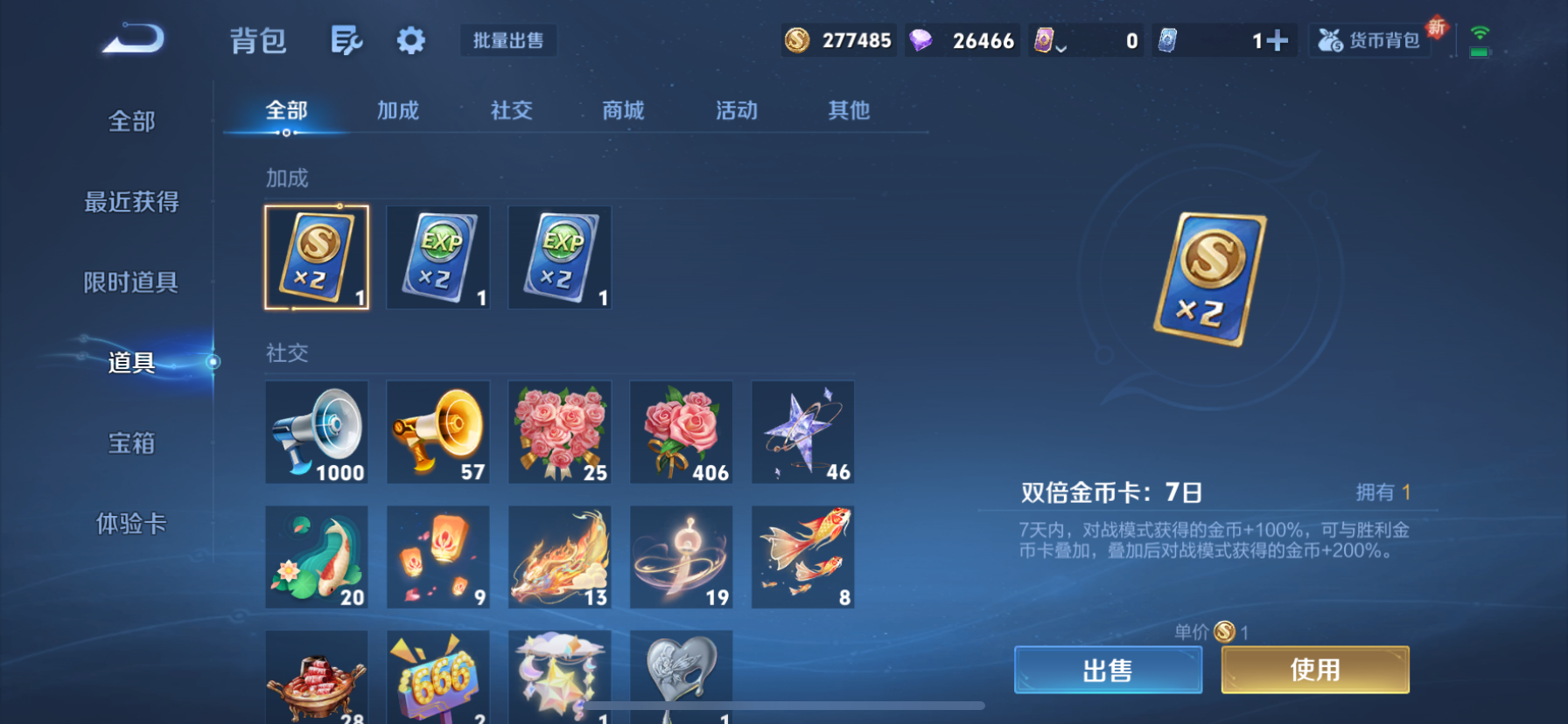Select the EXP ×2 experience card item
The height and width of the screenshot is (724, 1568).
pos(437,258)
